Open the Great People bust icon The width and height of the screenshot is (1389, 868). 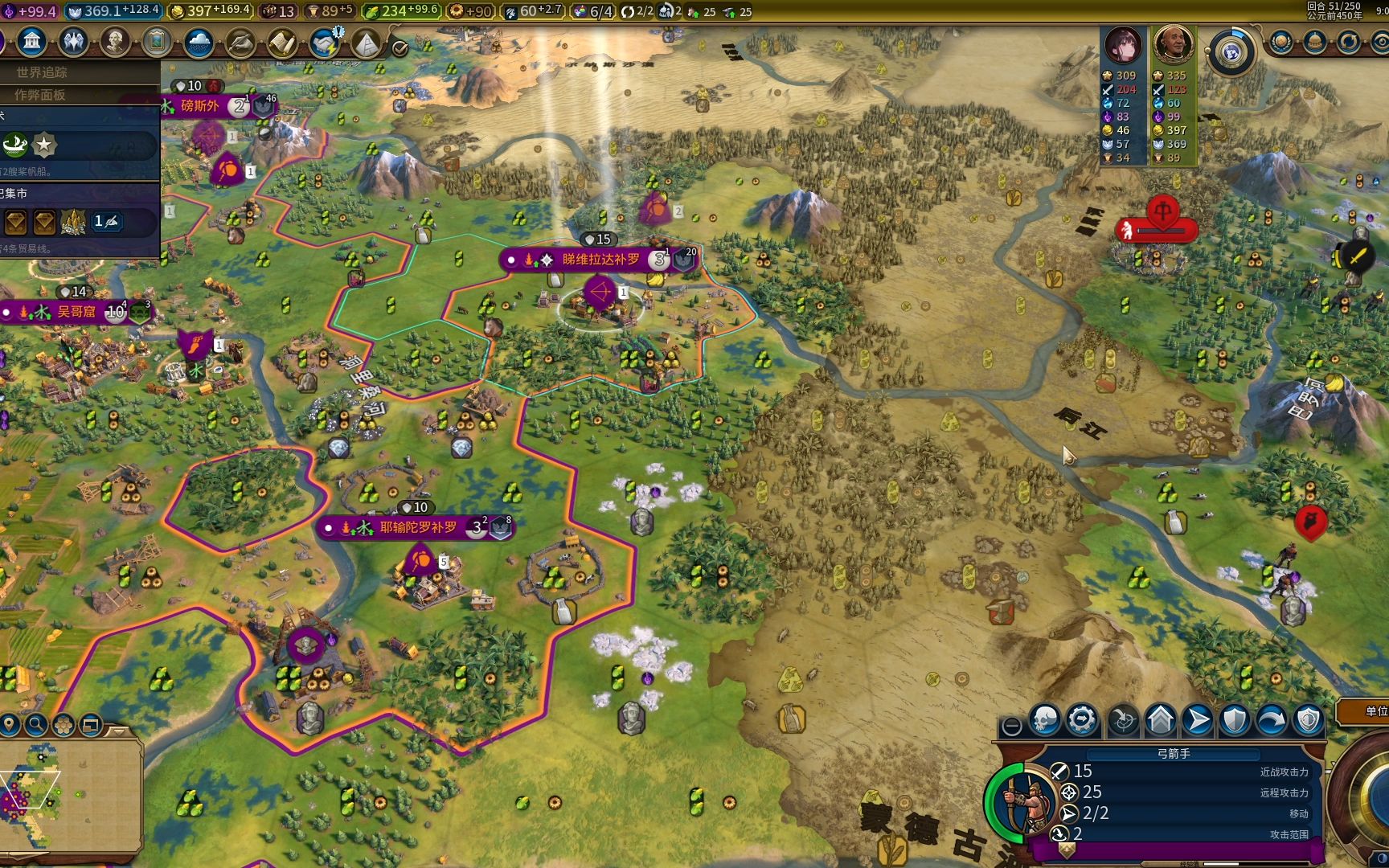[x=115, y=42]
